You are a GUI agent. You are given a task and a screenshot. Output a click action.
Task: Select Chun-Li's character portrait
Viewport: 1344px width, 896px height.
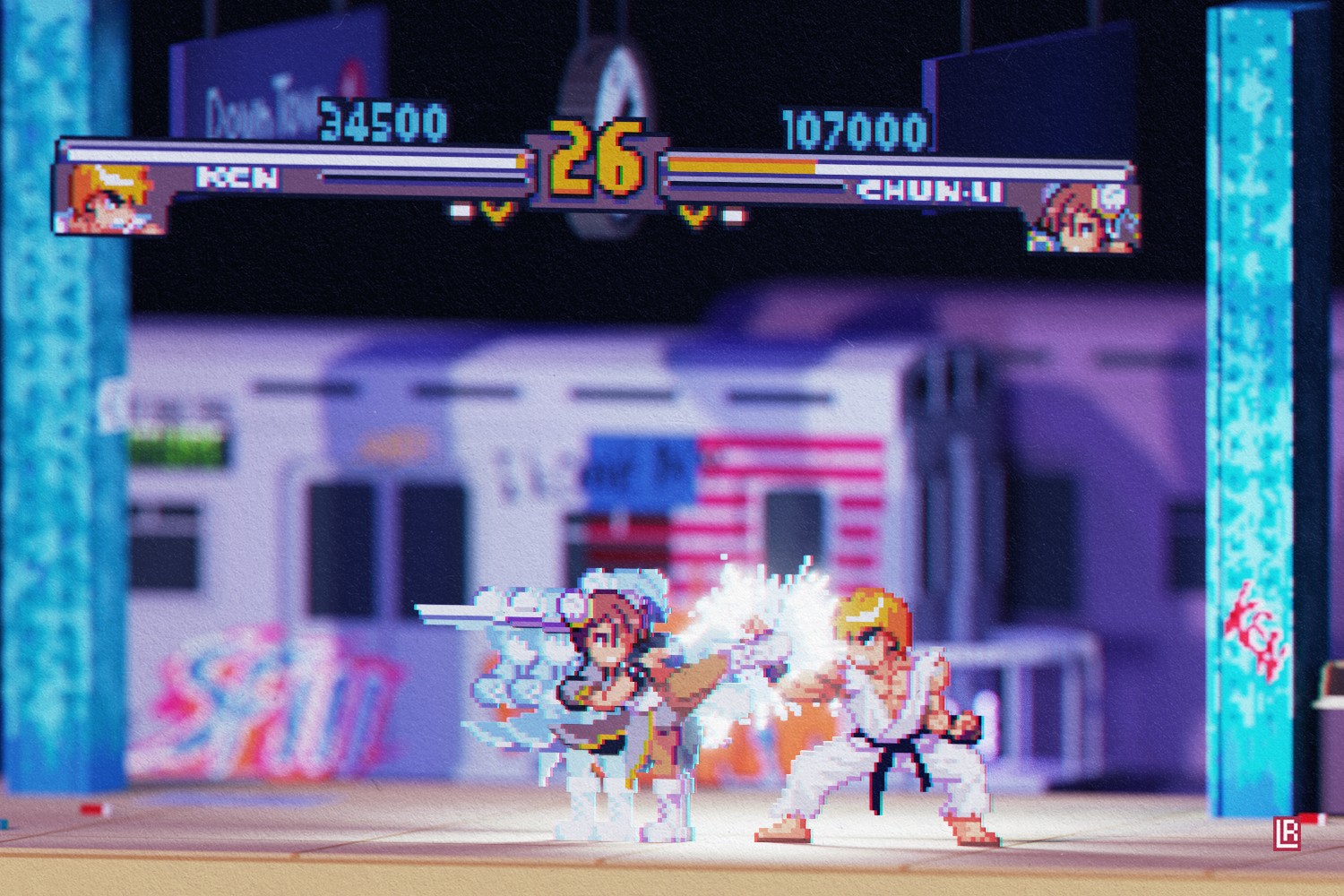pos(1082,216)
